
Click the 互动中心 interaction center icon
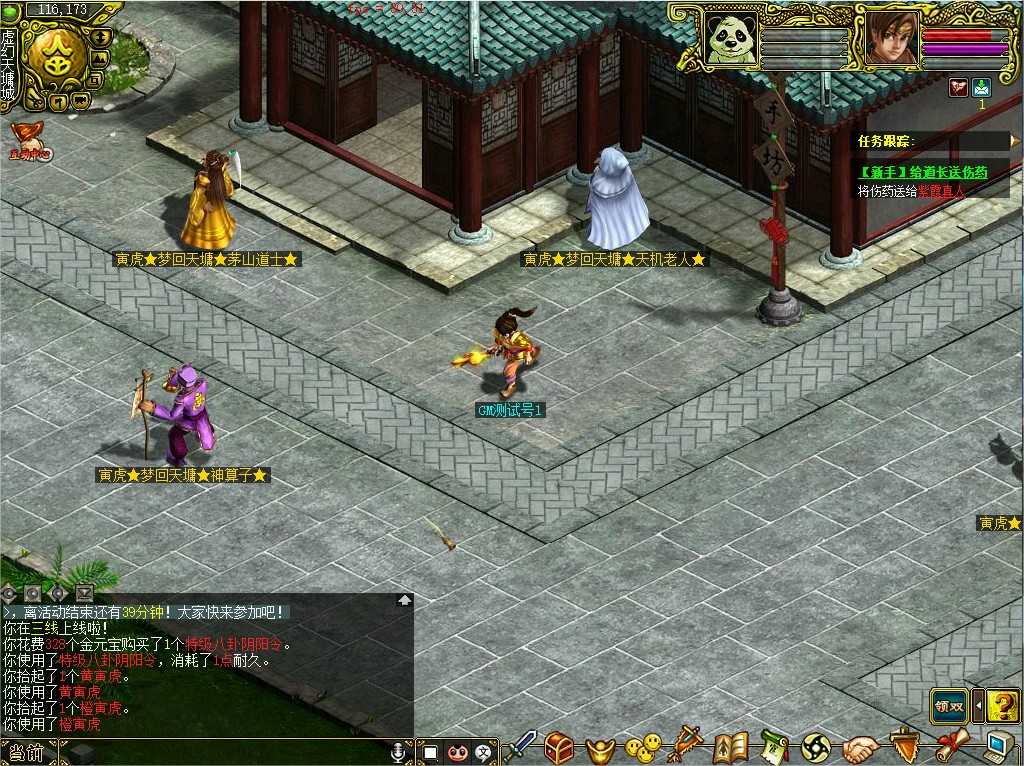[28, 141]
